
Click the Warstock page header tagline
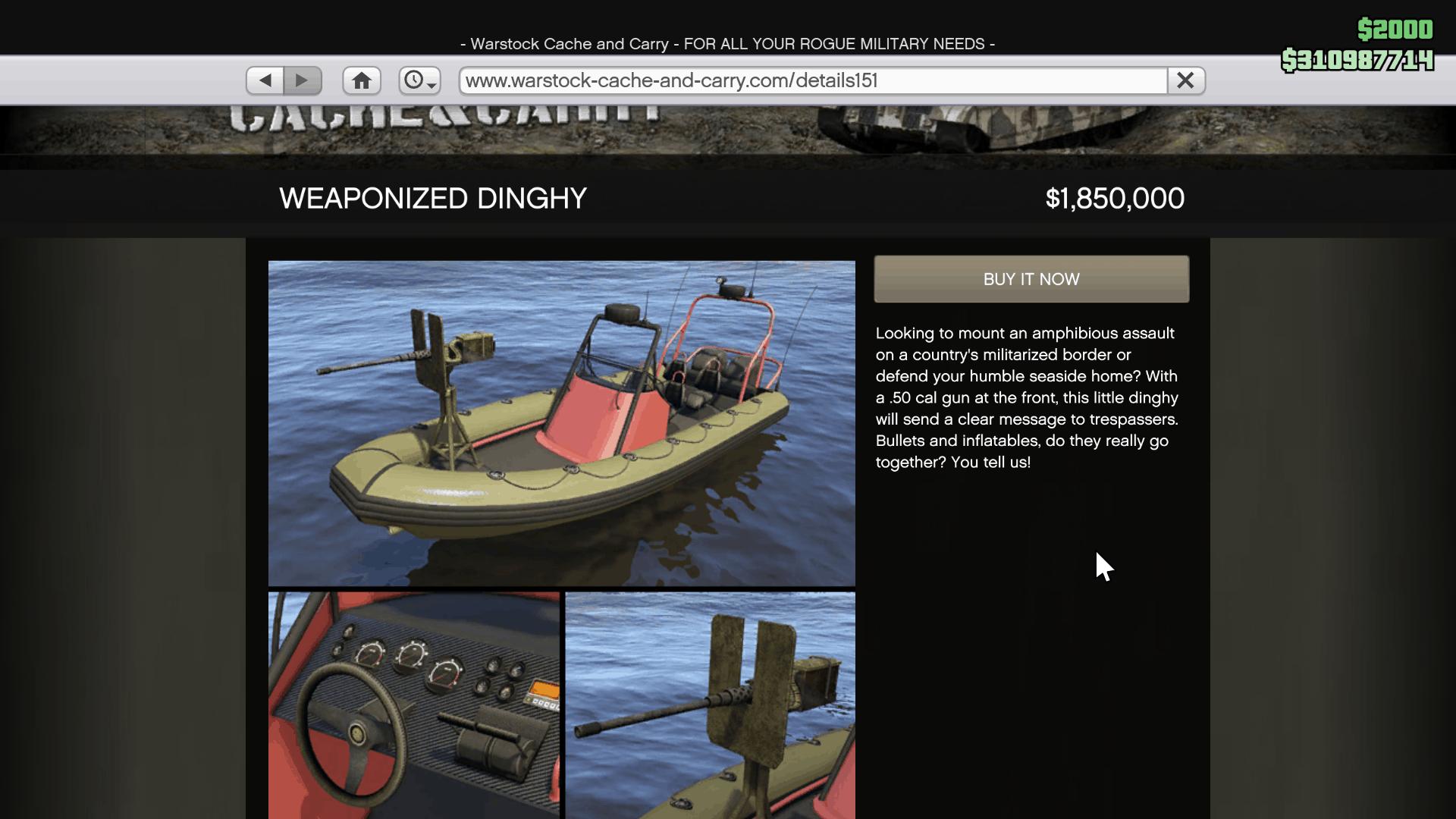tap(728, 44)
